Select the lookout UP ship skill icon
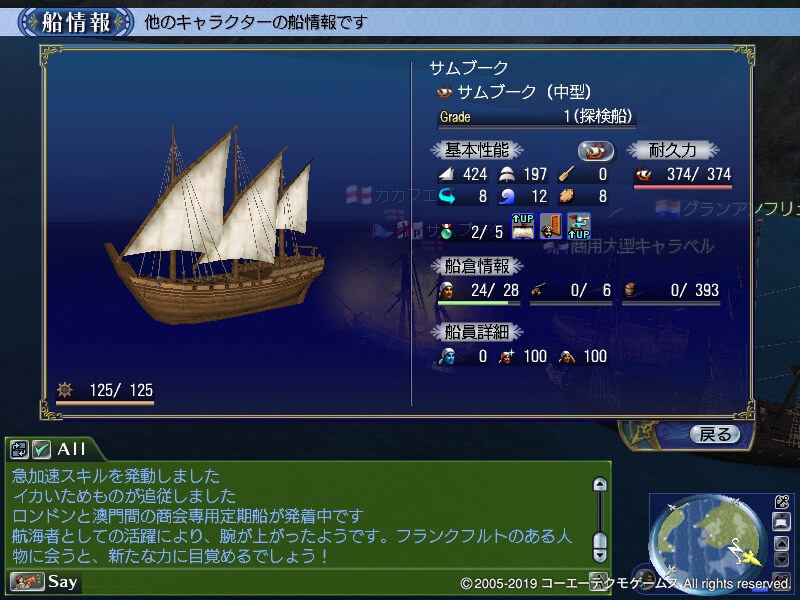 [x=578, y=226]
